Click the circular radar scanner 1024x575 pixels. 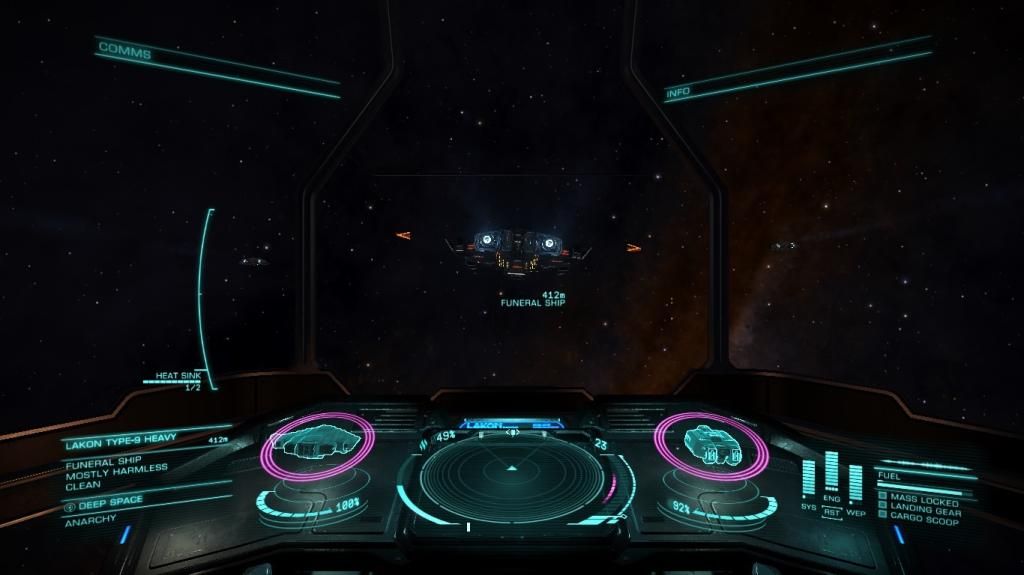coord(512,475)
